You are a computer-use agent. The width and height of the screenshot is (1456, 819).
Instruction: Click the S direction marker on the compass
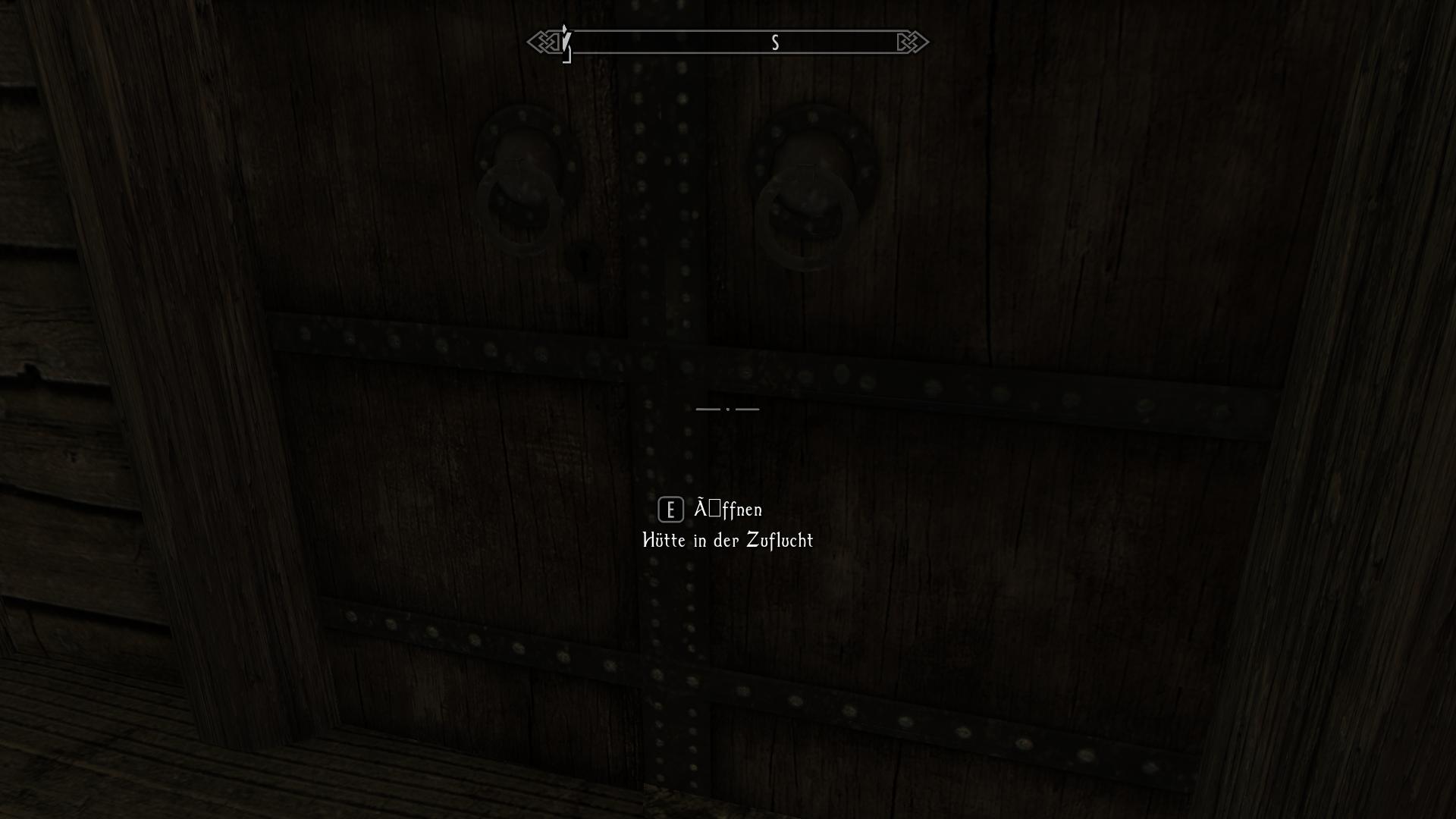[774, 43]
